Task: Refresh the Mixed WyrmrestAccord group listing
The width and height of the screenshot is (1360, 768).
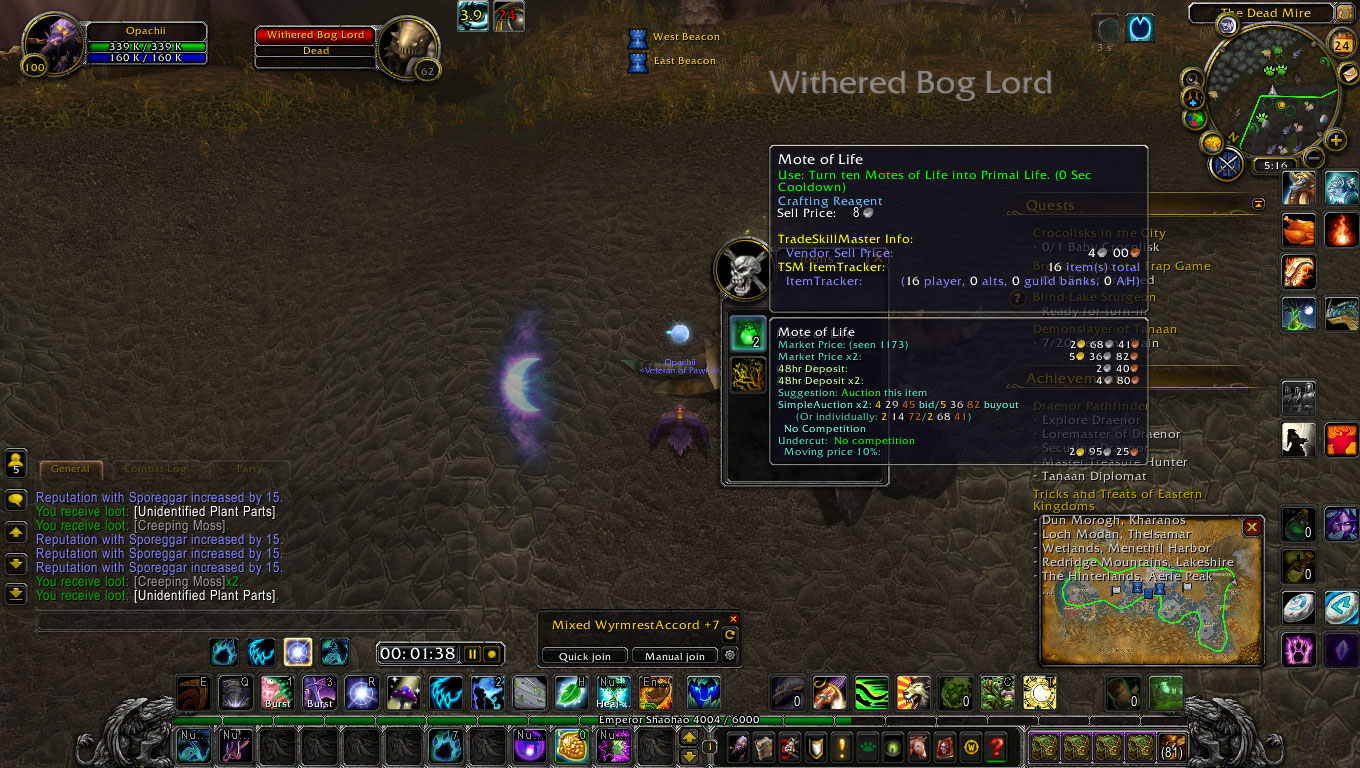Action: click(733, 633)
